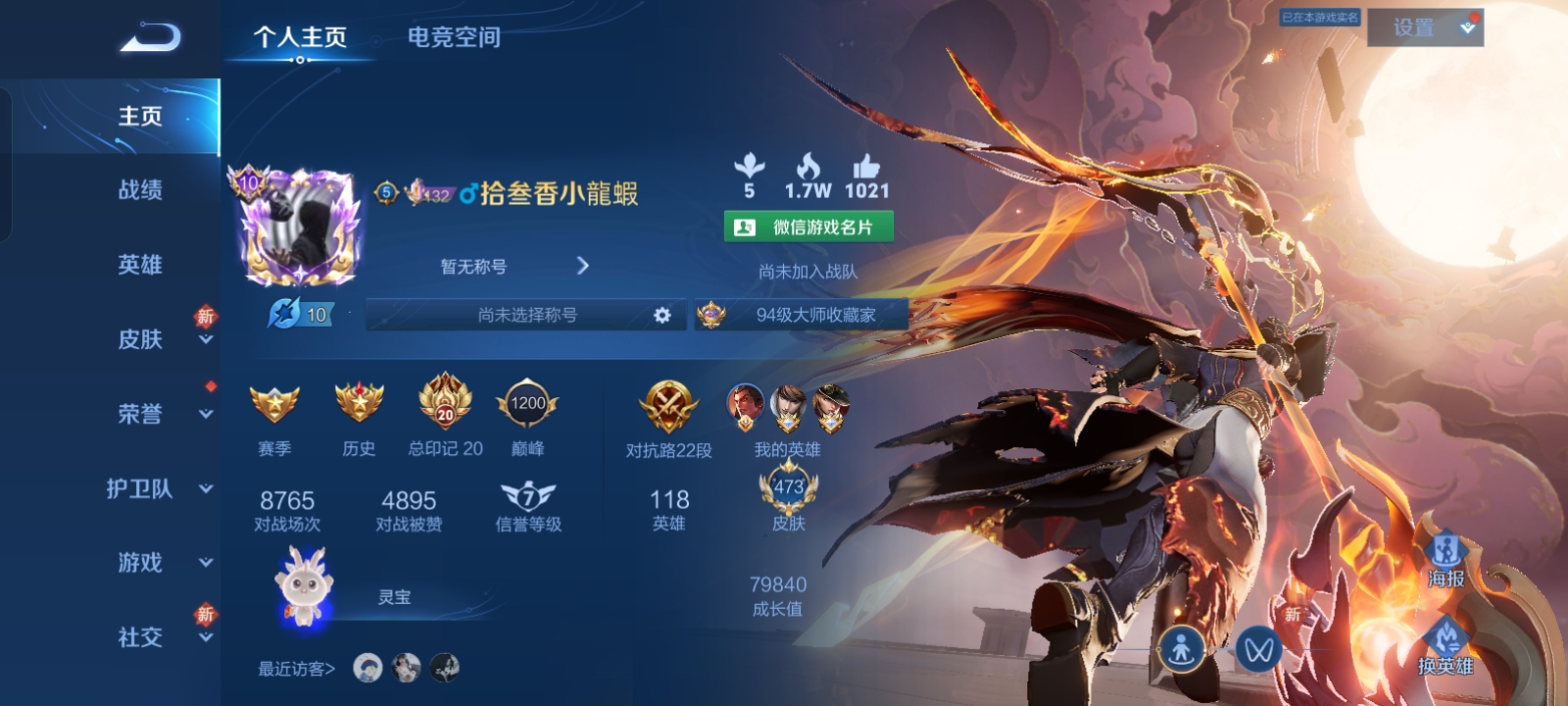Switch to the 电竞空间 tab
This screenshot has width=1568, height=706.
coord(452,38)
